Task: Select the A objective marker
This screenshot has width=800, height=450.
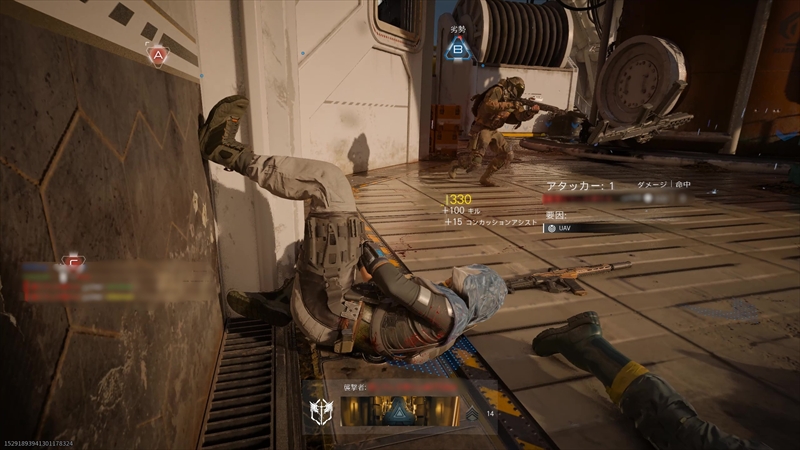Action: [x=156, y=55]
